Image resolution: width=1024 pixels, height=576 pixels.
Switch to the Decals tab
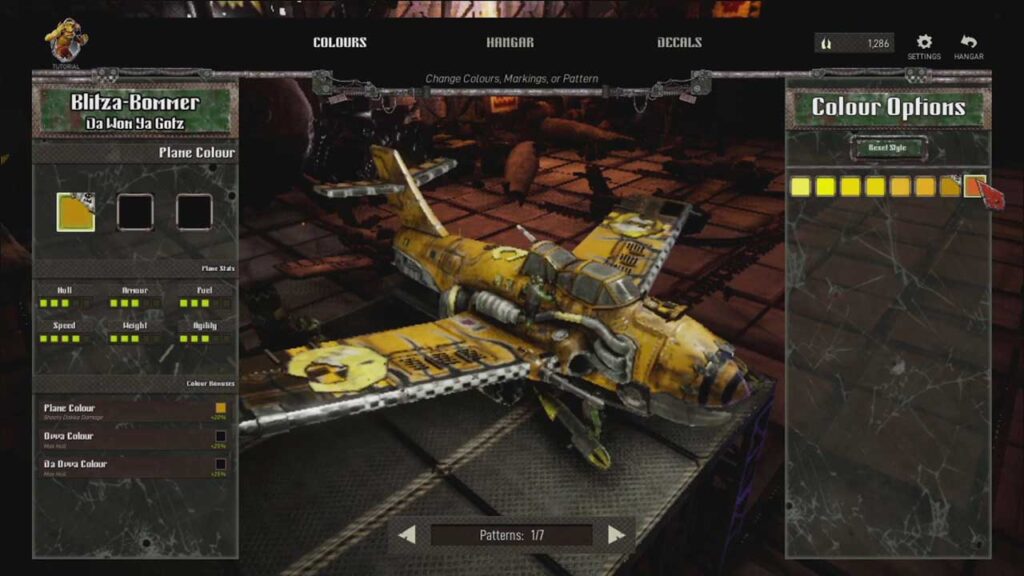click(680, 43)
